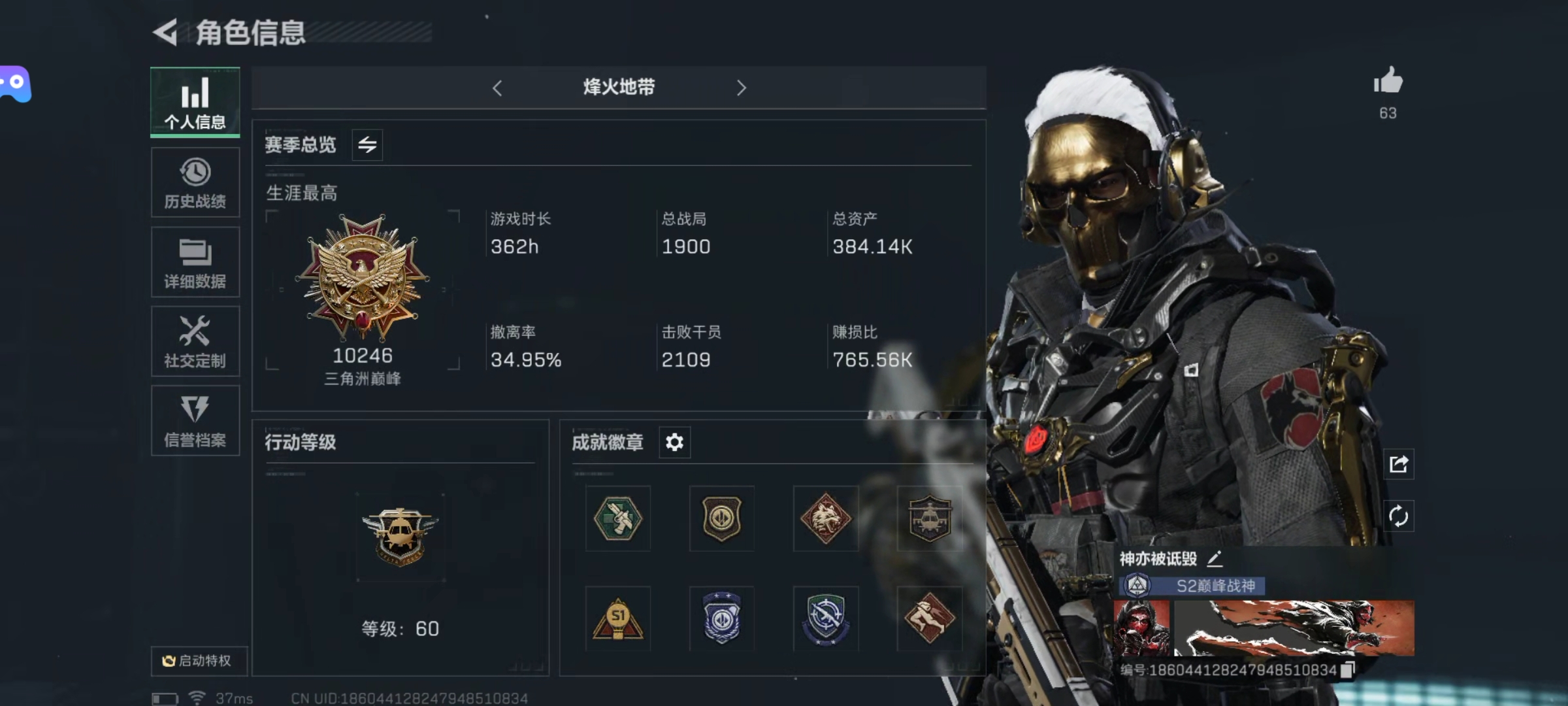Open the 个人信息 panel

195,101
